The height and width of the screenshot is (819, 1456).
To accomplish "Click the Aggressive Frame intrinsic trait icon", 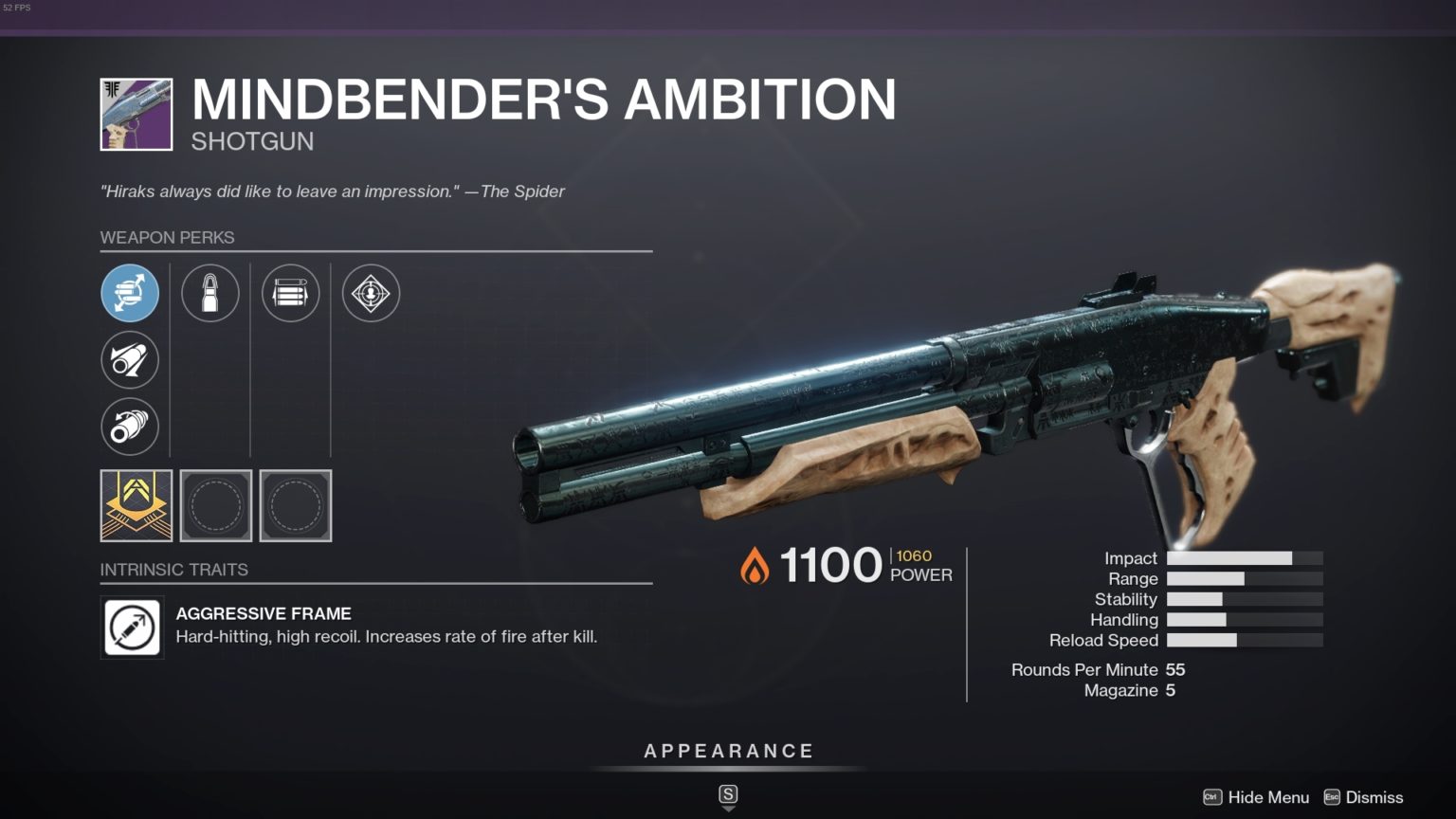I will click(x=132, y=627).
